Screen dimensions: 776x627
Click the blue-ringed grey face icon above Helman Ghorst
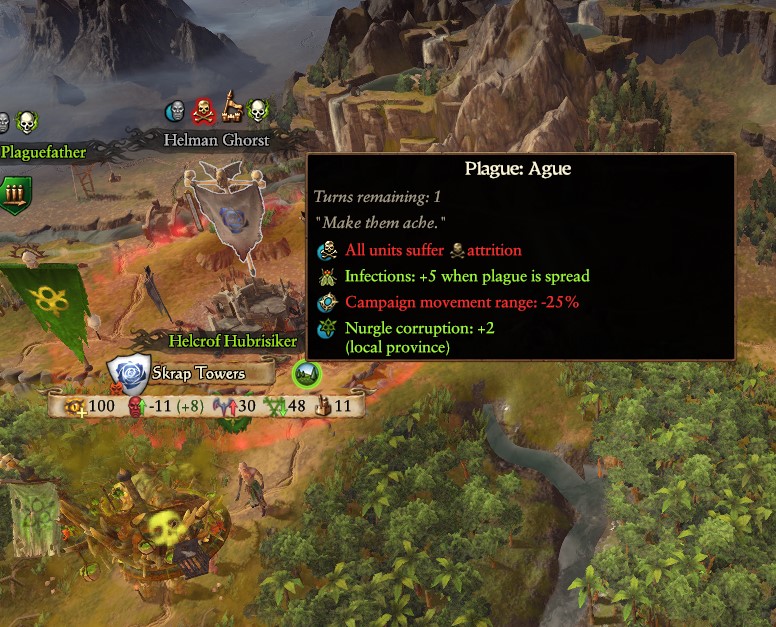[176, 110]
